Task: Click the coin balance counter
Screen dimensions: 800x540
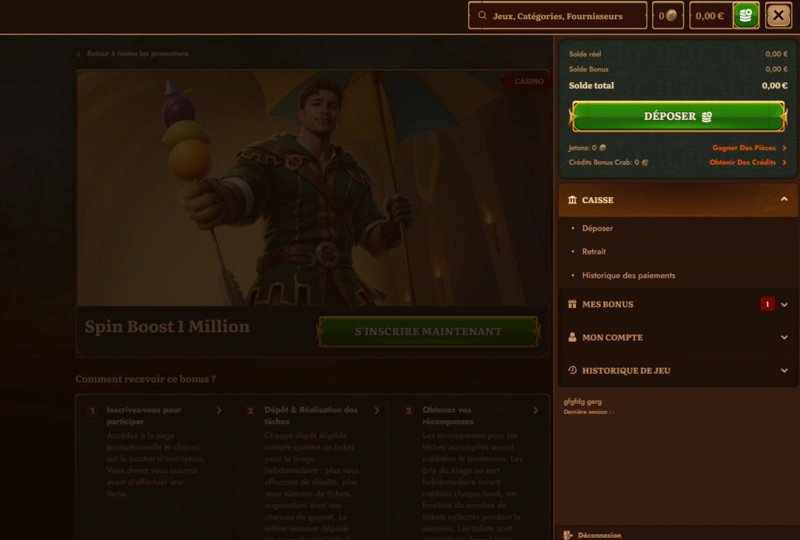Action: [667, 16]
